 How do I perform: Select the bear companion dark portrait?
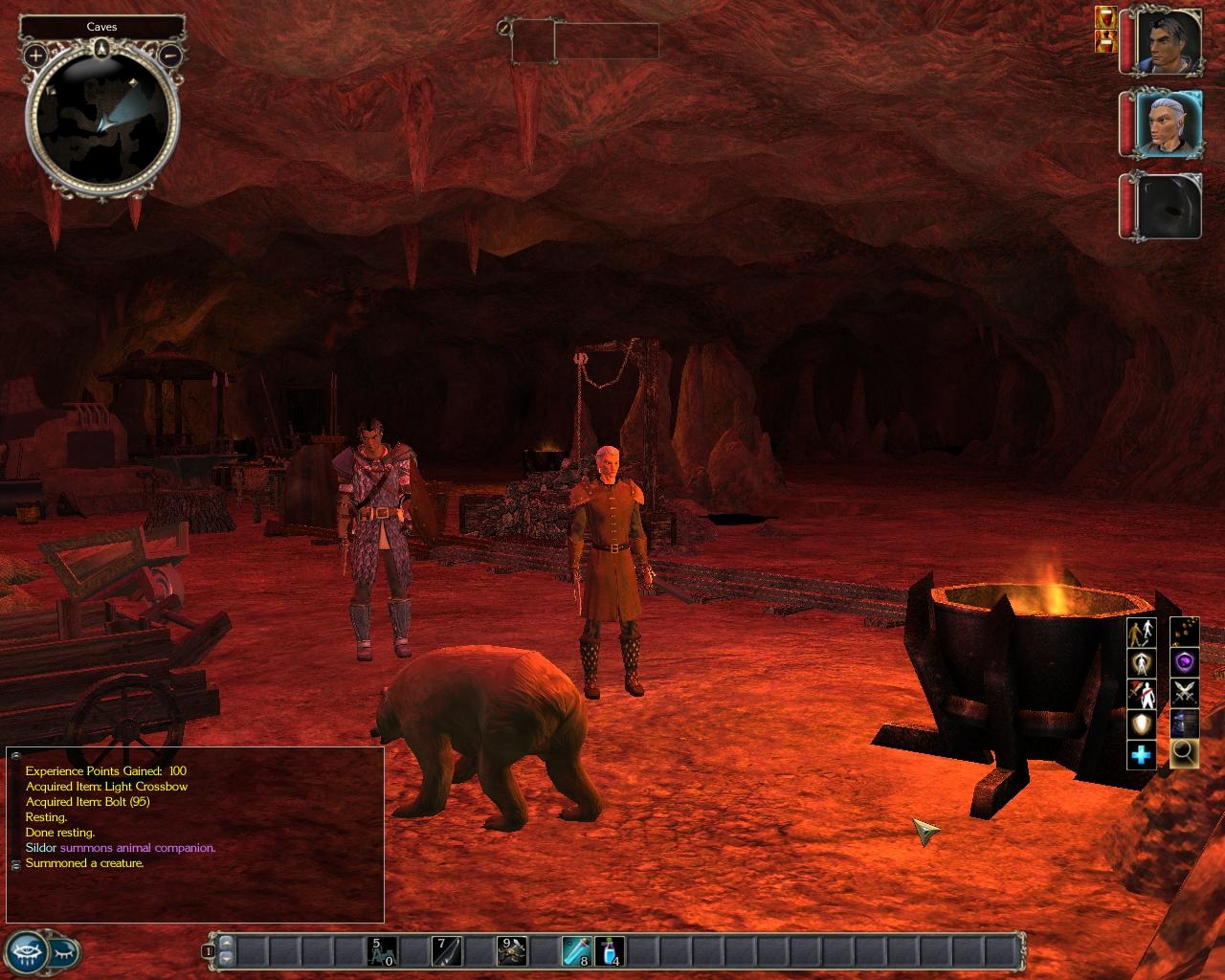(x=1169, y=205)
